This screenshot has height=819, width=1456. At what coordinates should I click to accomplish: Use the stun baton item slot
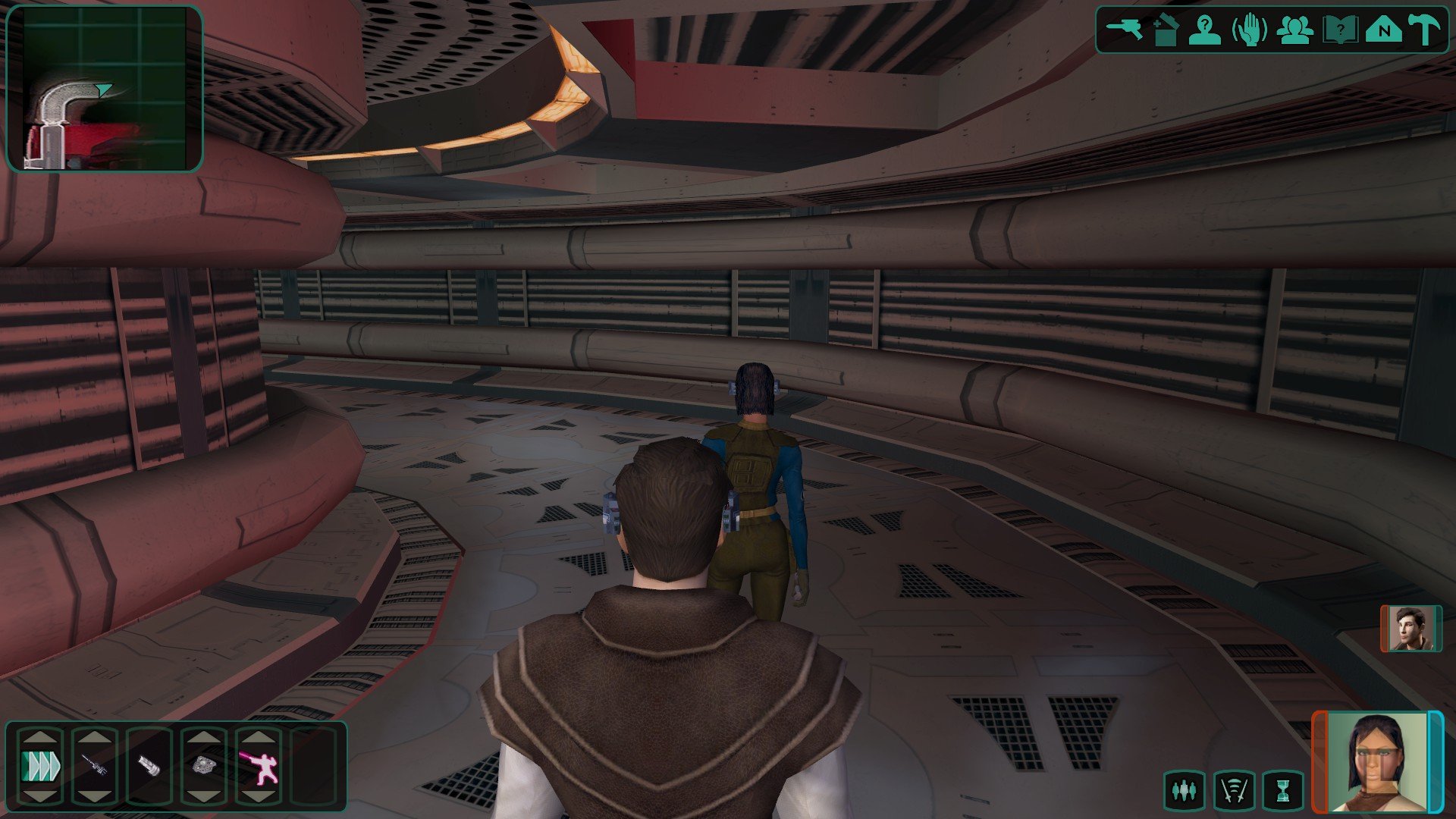point(94,767)
